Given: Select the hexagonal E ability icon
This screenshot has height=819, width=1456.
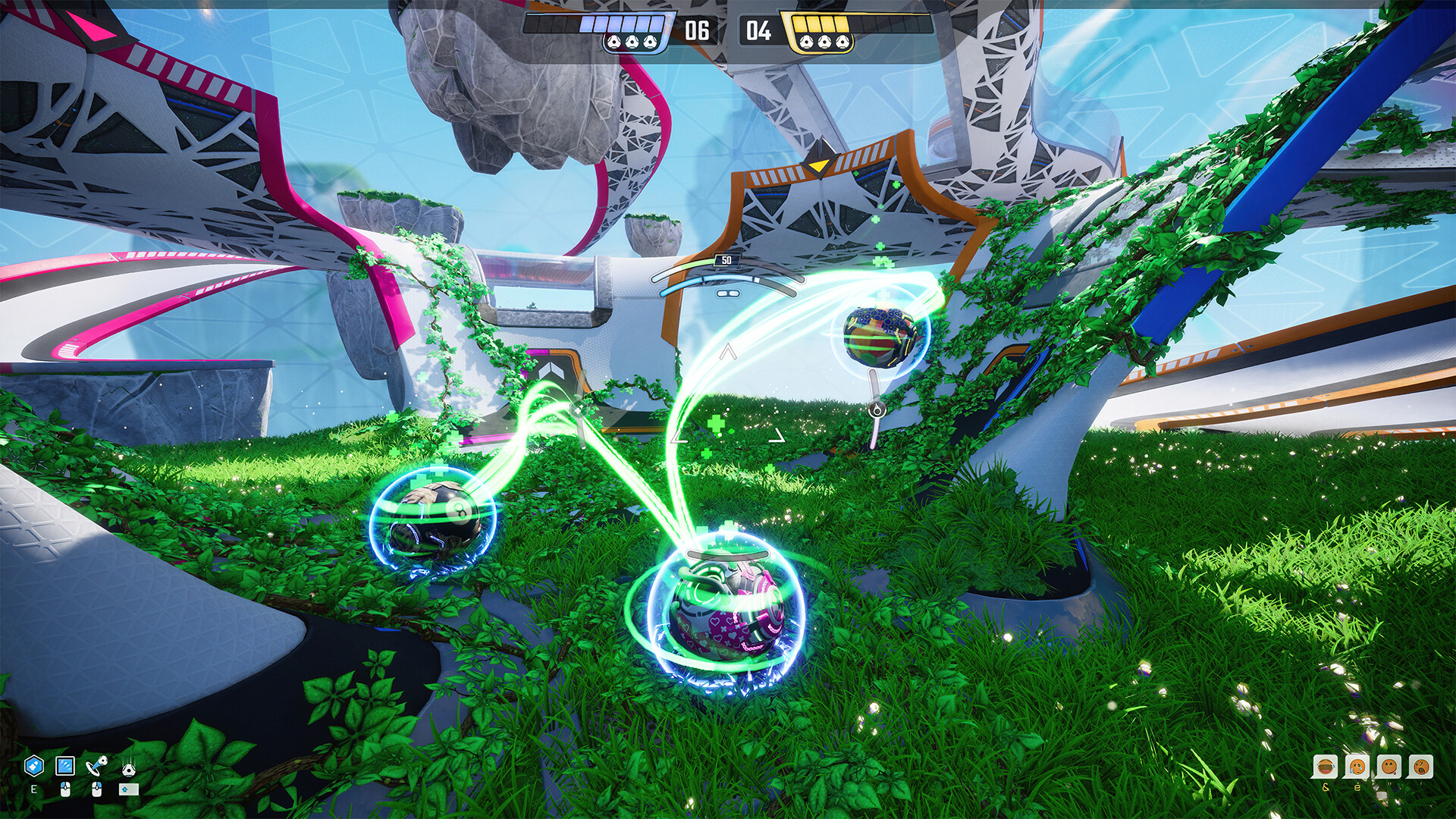Looking at the screenshot, I should (33, 766).
